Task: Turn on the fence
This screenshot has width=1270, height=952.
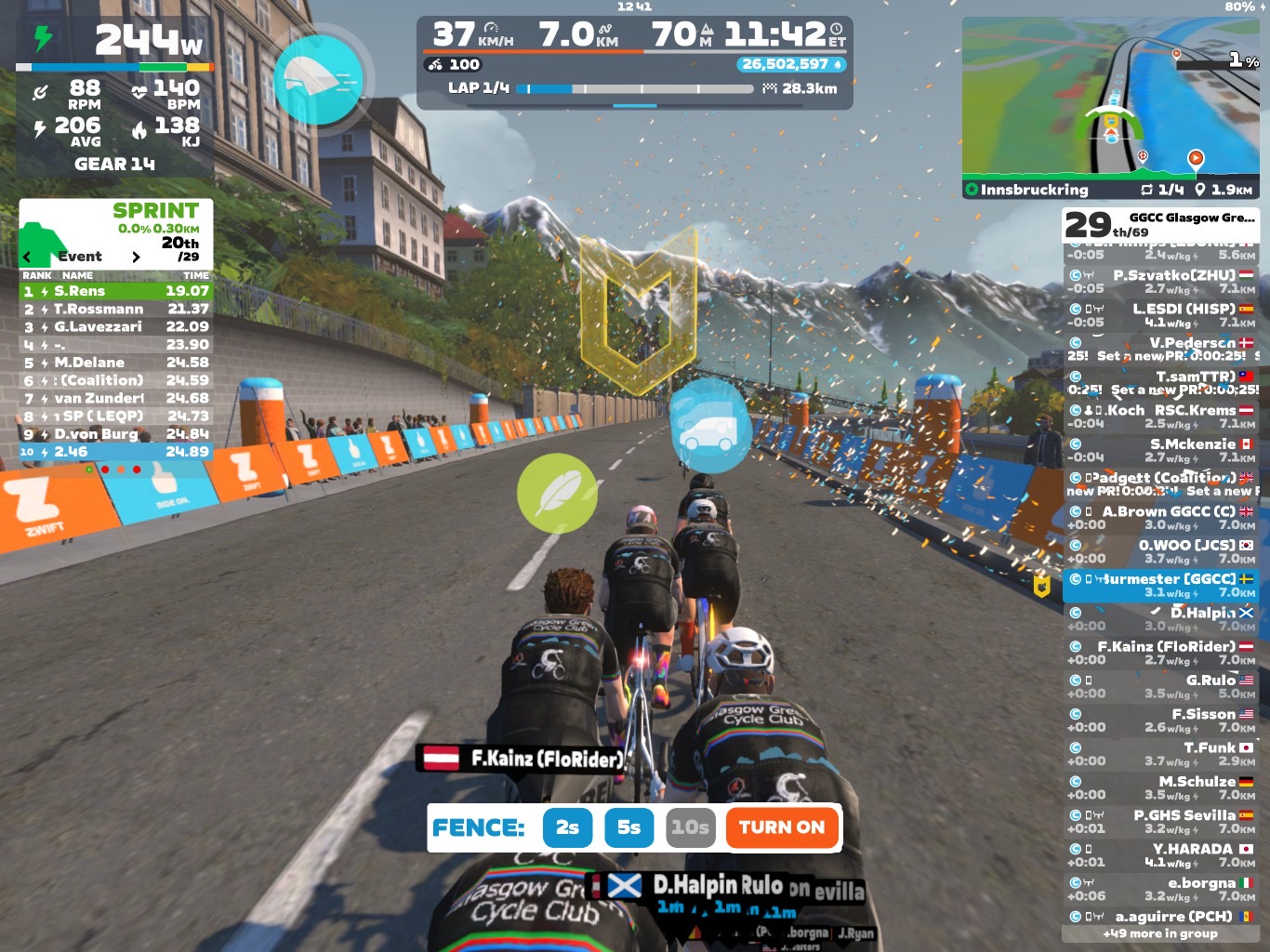Action: click(782, 827)
